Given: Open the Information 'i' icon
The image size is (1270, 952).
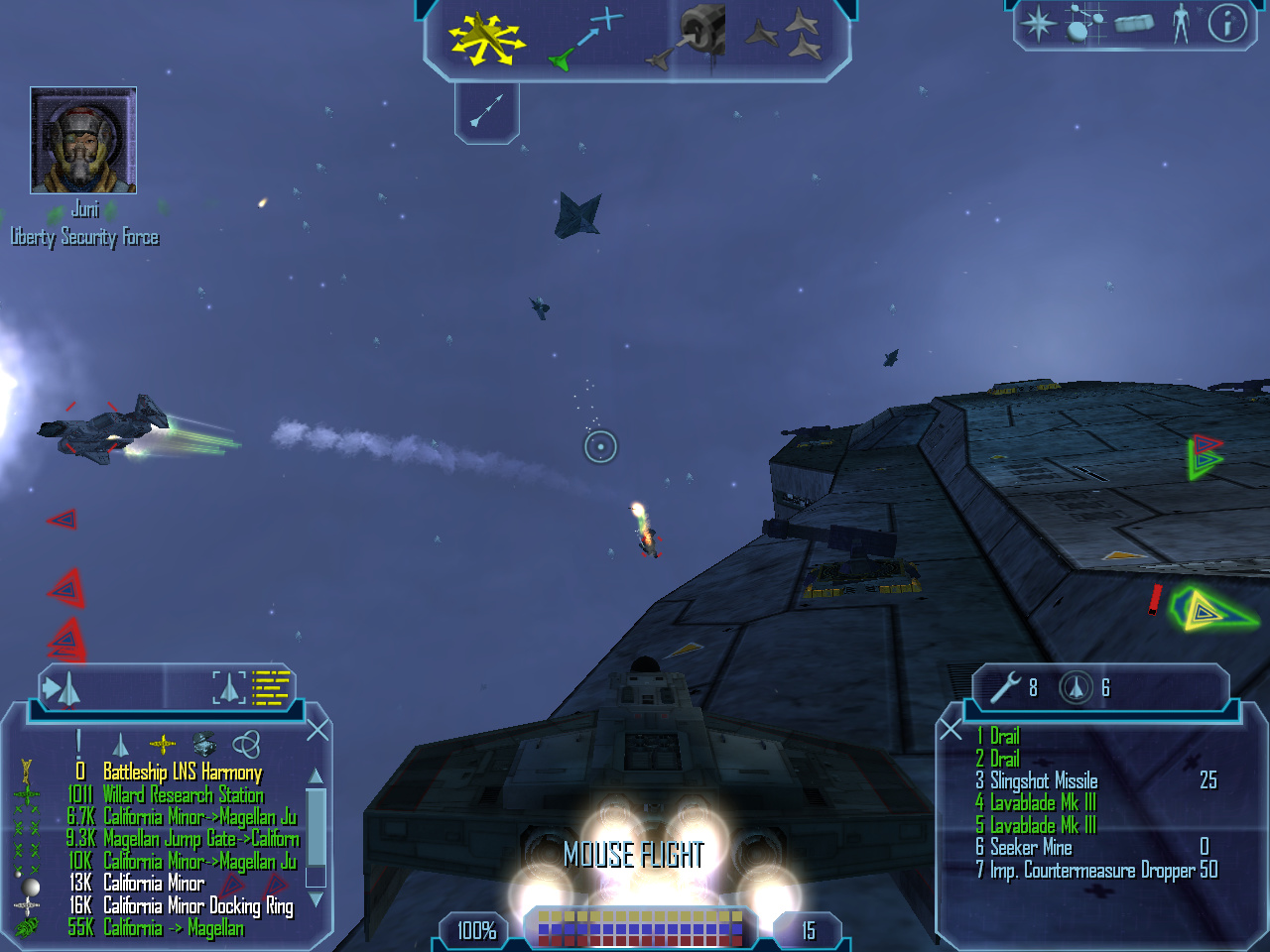Looking at the screenshot, I should [1226, 23].
